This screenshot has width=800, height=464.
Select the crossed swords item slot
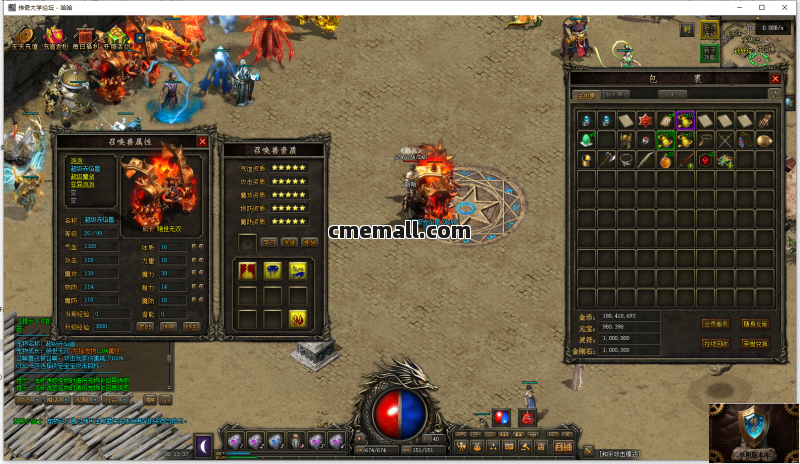click(726, 139)
